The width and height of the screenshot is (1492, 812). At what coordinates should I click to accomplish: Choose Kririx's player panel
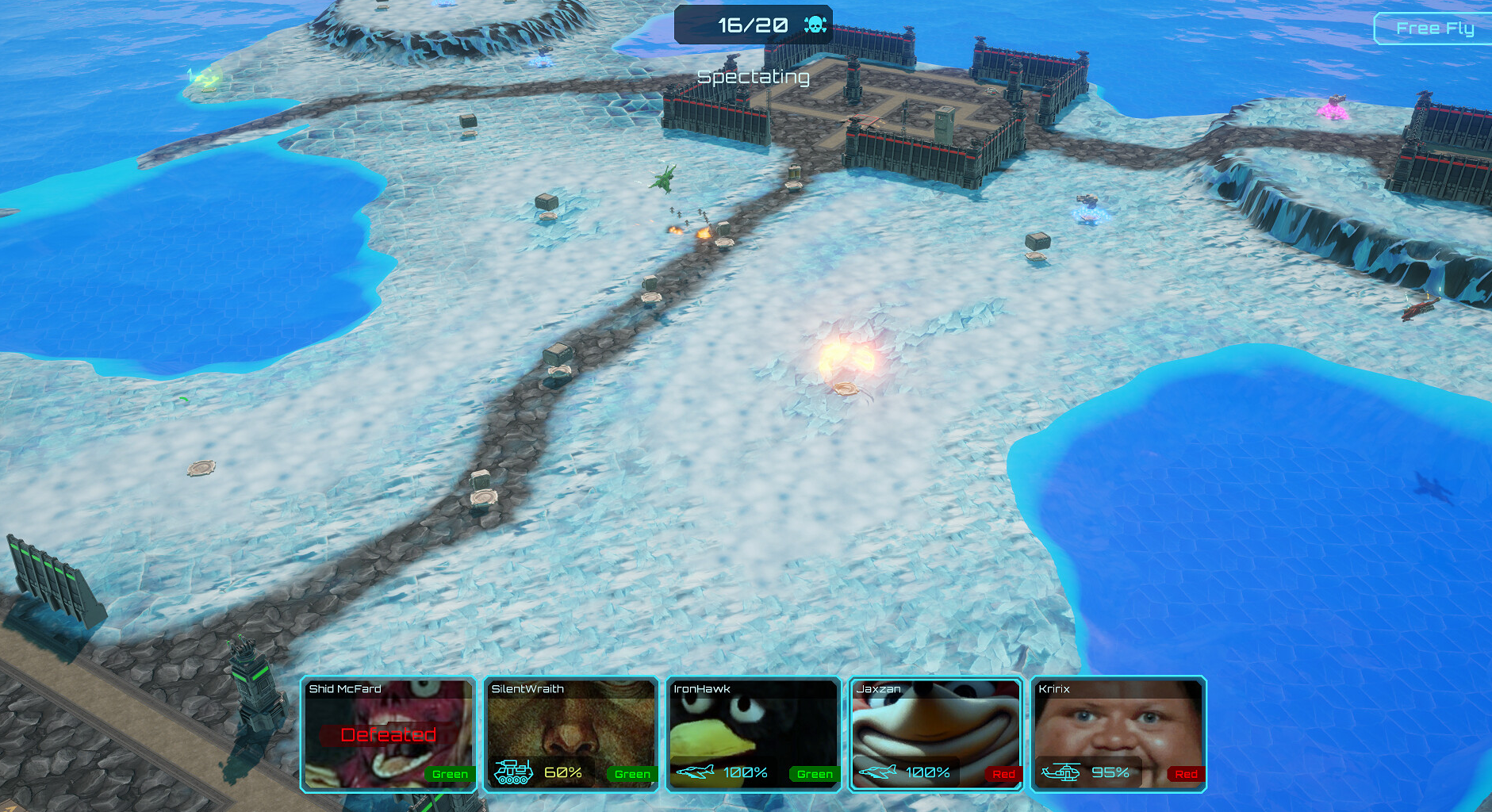point(1118,734)
